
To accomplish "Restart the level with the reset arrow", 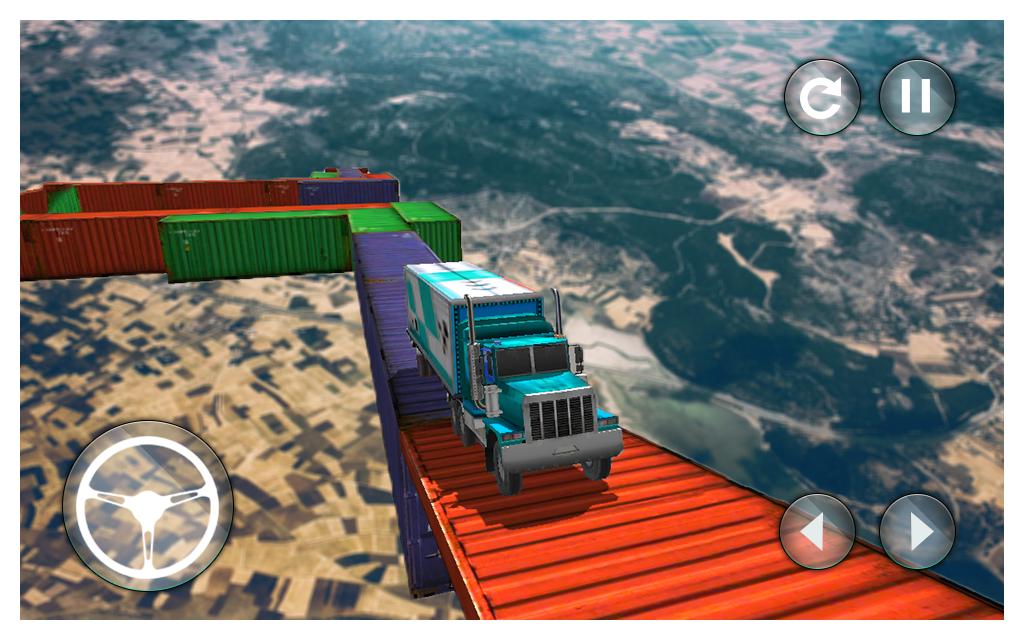I will pos(822,97).
